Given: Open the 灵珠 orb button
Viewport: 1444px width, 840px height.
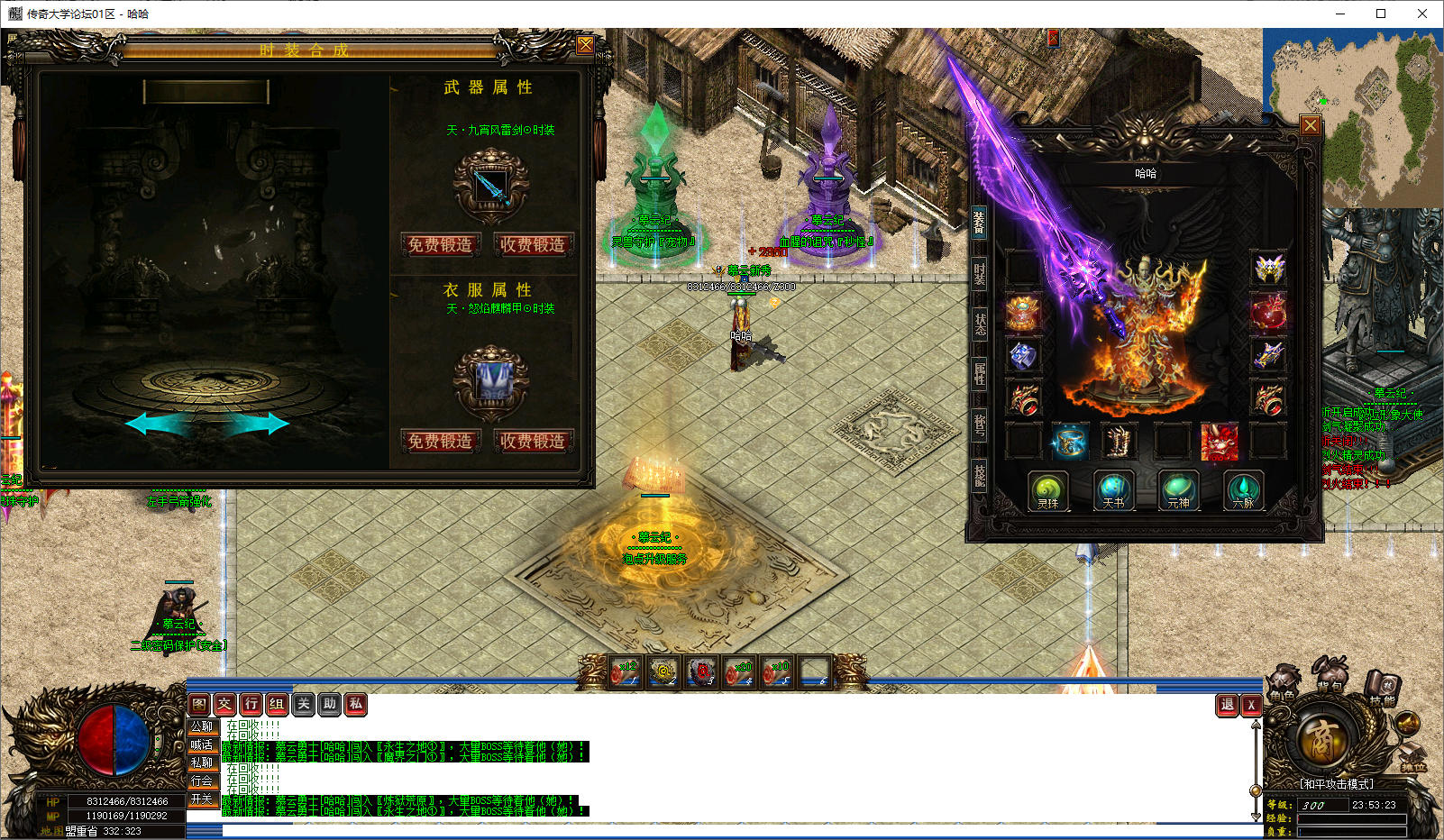Looking at the screenshot, I should point(1047,491).
